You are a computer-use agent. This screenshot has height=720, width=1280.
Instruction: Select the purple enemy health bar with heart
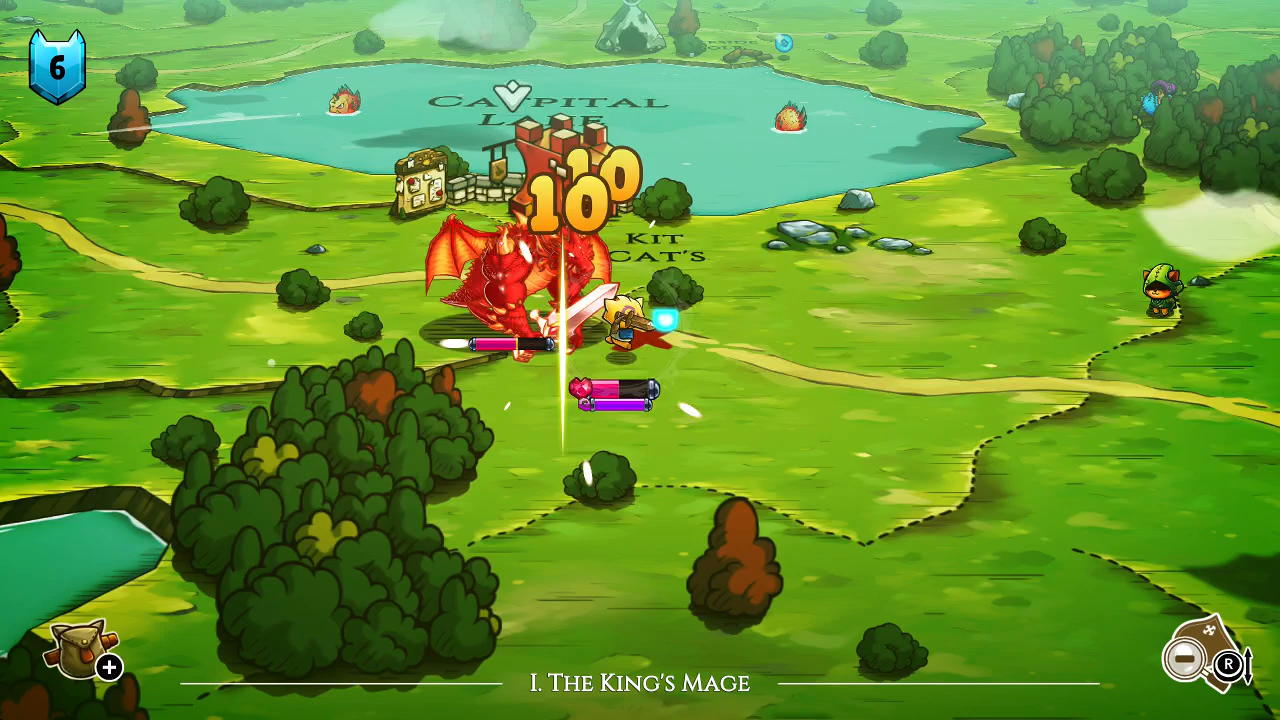pyautogui.click(x=613, y=395)
